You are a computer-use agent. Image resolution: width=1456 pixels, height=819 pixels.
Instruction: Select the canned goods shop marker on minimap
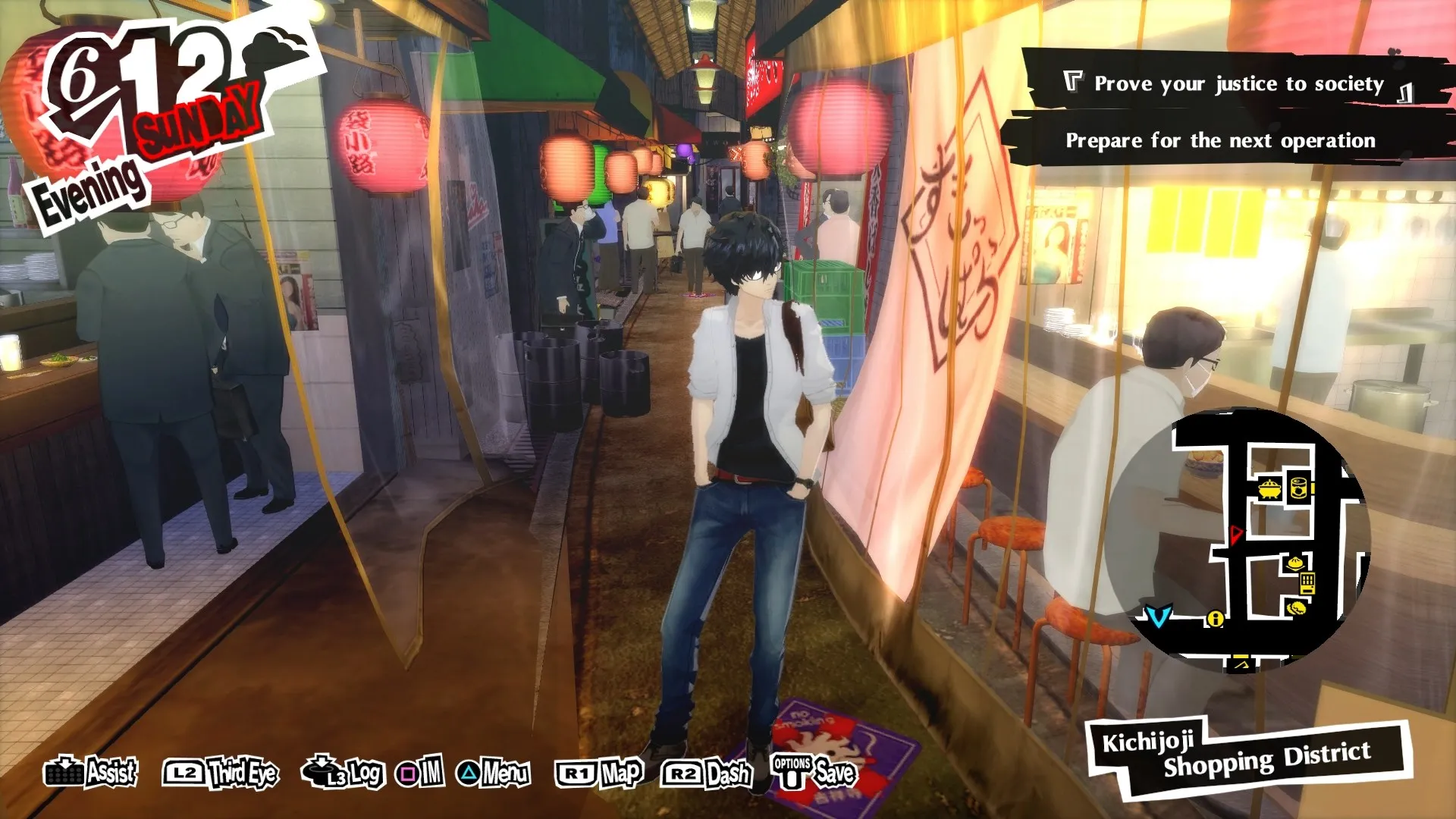pos(1300,488)
